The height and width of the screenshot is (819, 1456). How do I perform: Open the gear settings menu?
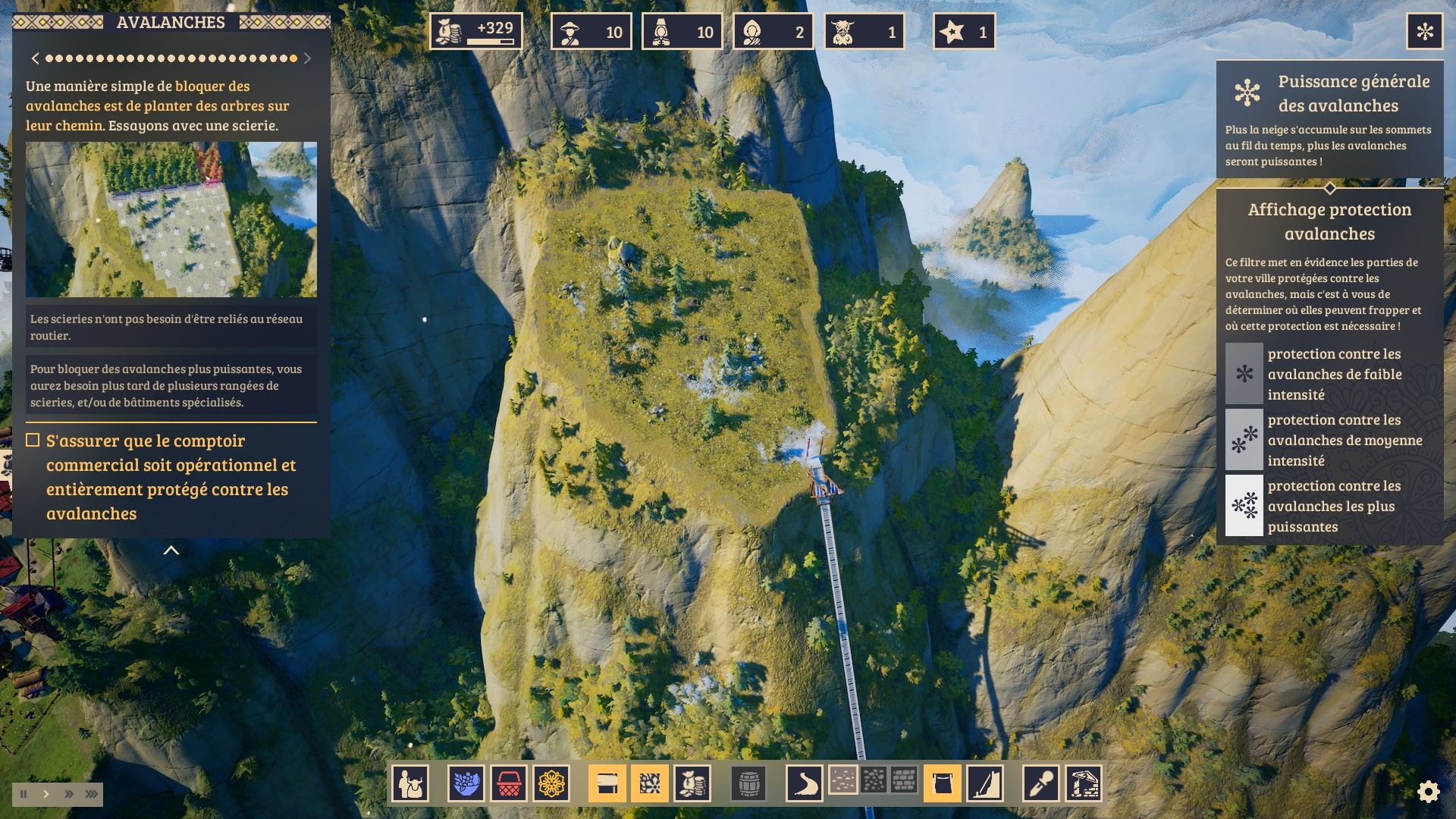1428,792
